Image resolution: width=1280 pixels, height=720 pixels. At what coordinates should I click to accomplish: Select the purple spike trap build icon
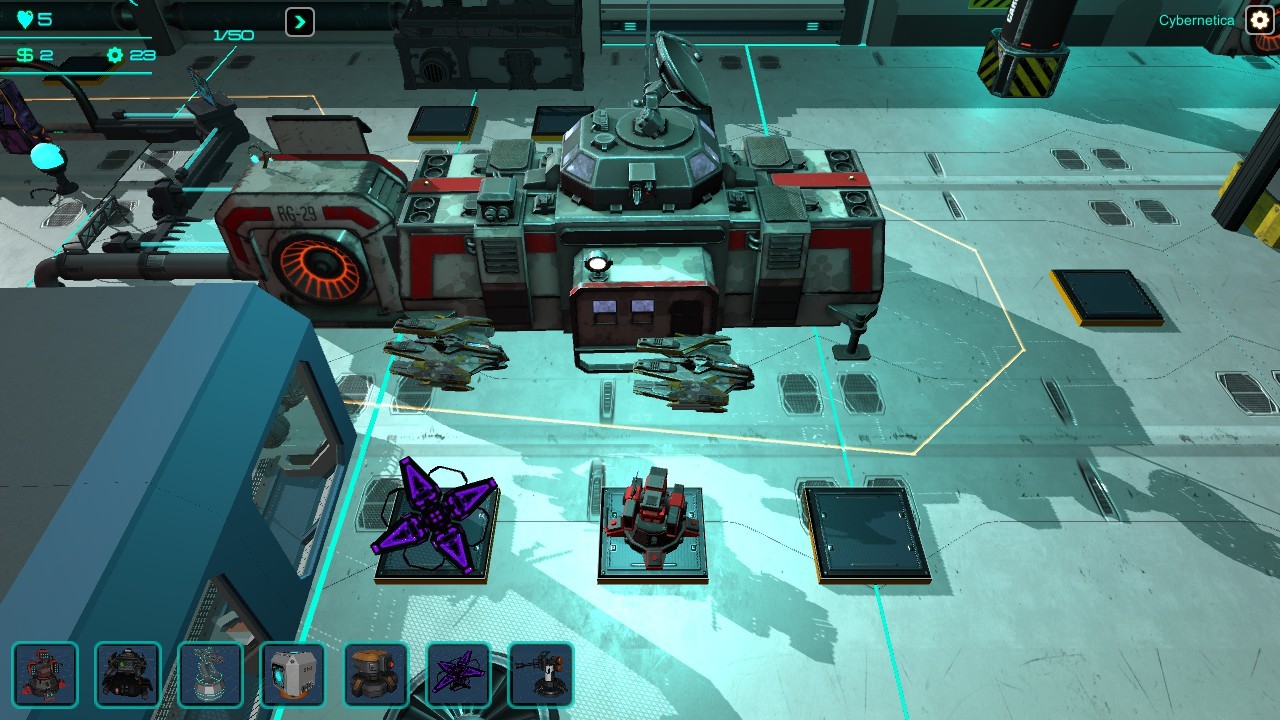[460, 675]
